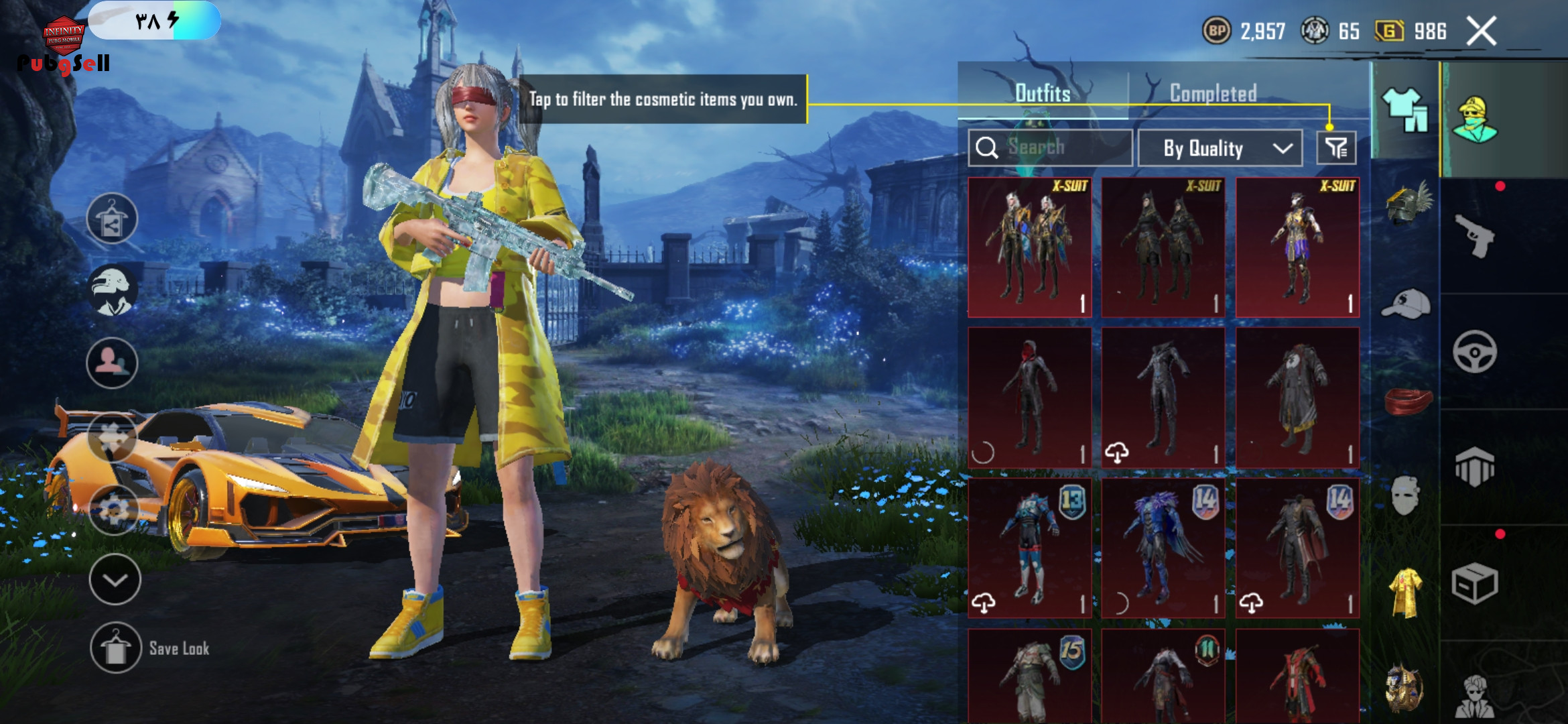Screen dimensions: 1568x724
Task: Collapse the side menu with down arrow
Action: click(x=115, y=579)
